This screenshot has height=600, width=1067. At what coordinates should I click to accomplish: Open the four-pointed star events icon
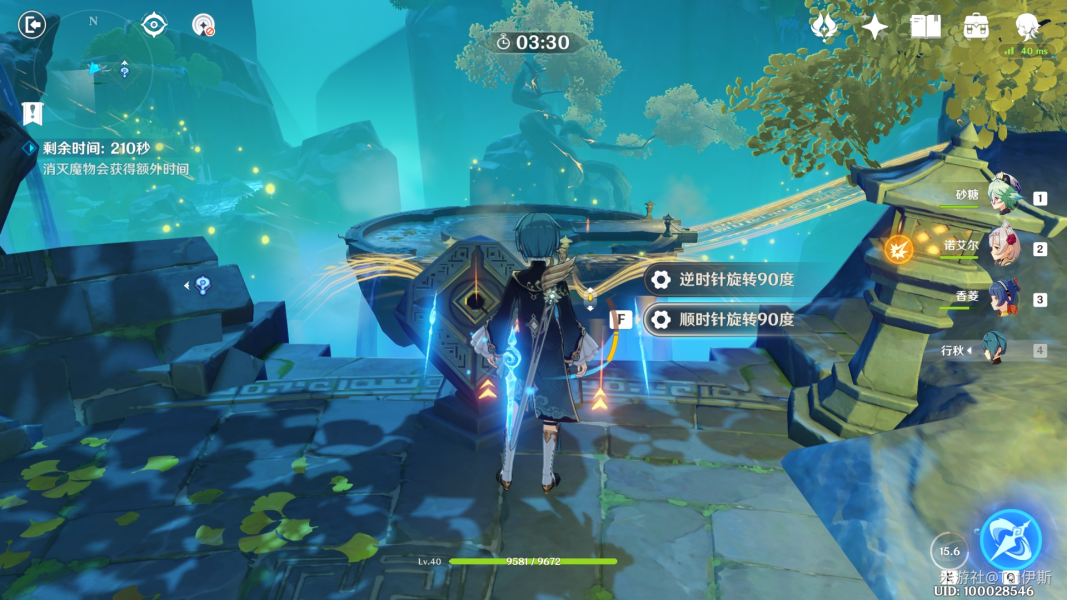pos(875,27)
